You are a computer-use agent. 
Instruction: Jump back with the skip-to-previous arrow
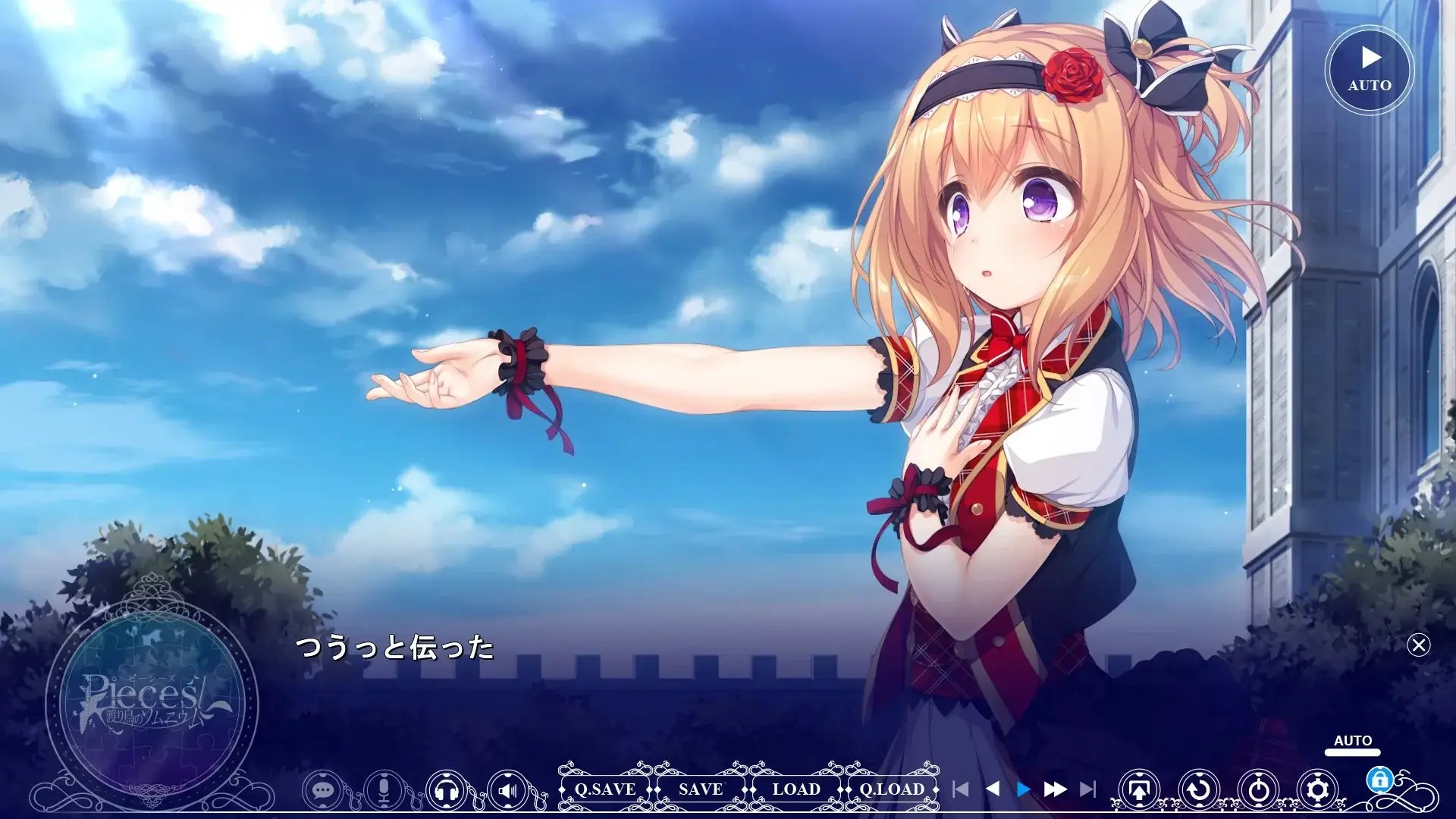point(960,789)
